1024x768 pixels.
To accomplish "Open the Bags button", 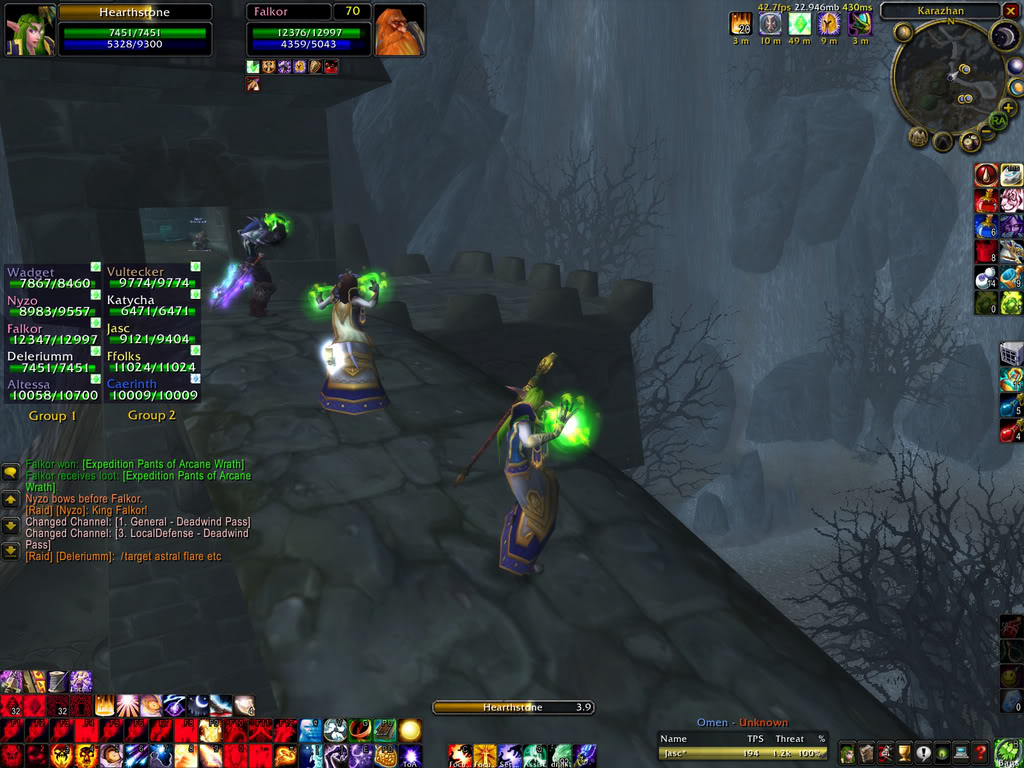I will [x=1007, y=751].
